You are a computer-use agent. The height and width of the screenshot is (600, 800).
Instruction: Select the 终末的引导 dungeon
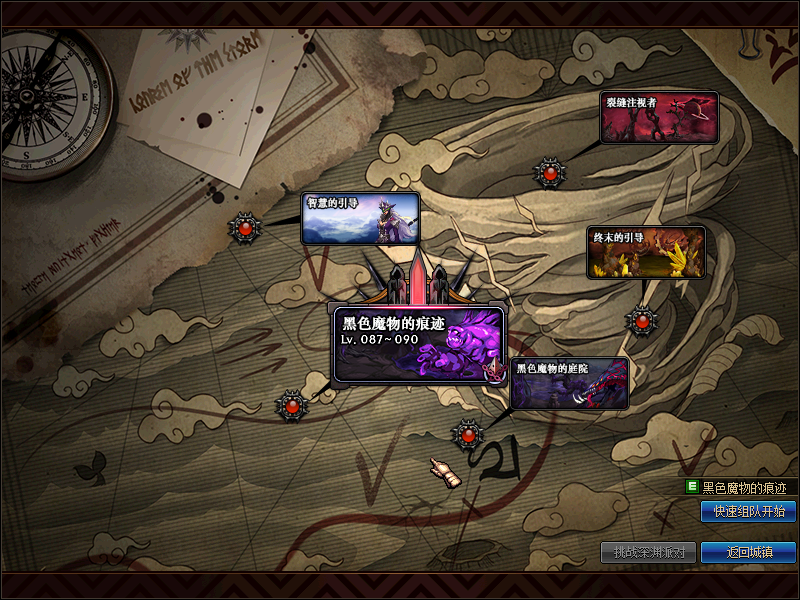tap(645, 252)
